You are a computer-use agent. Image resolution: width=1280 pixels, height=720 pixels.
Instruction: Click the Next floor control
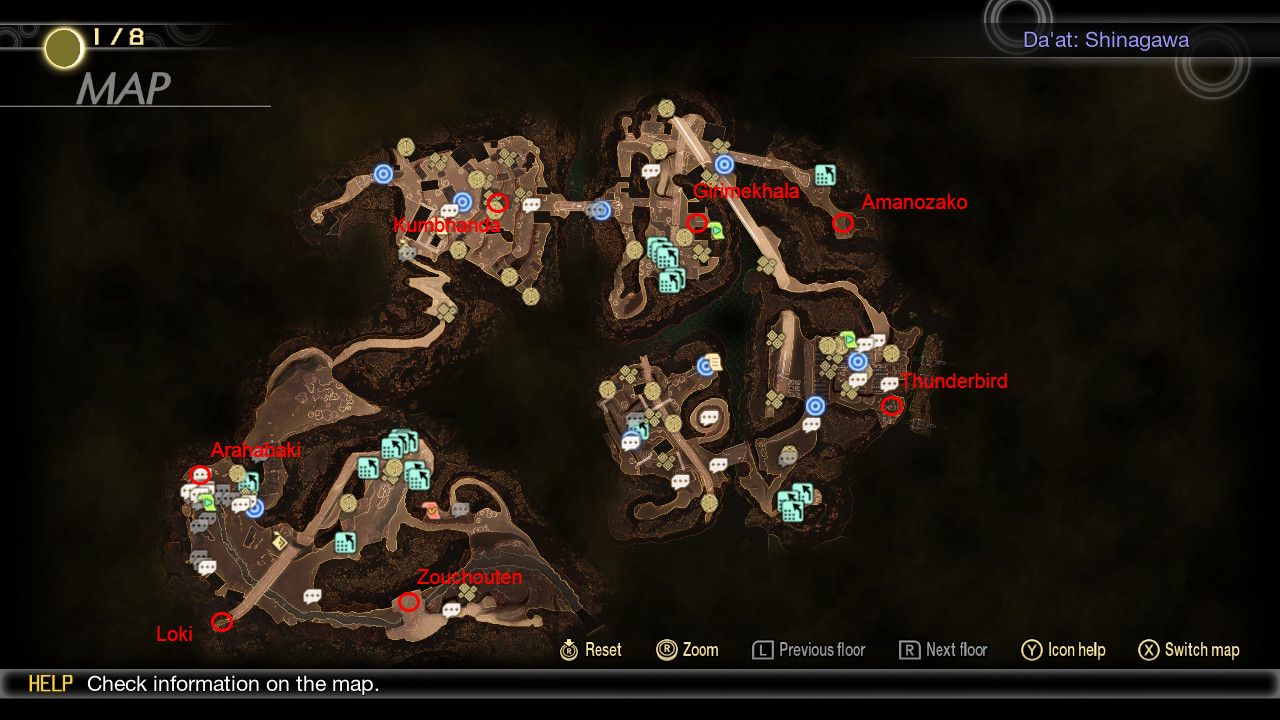942,650
